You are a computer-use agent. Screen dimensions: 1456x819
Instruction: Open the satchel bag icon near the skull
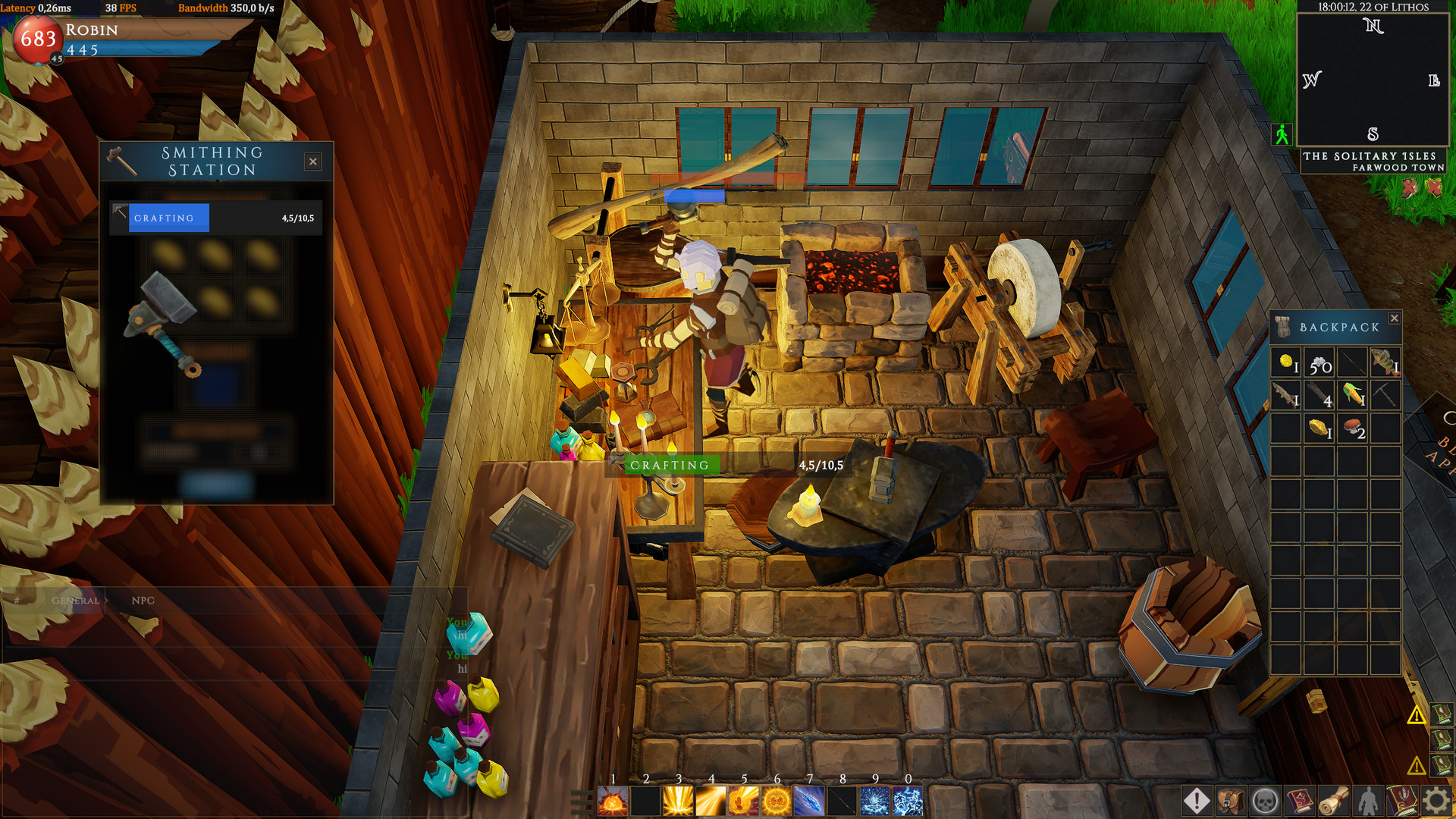pyautogui.click(x=1231, y=800)
